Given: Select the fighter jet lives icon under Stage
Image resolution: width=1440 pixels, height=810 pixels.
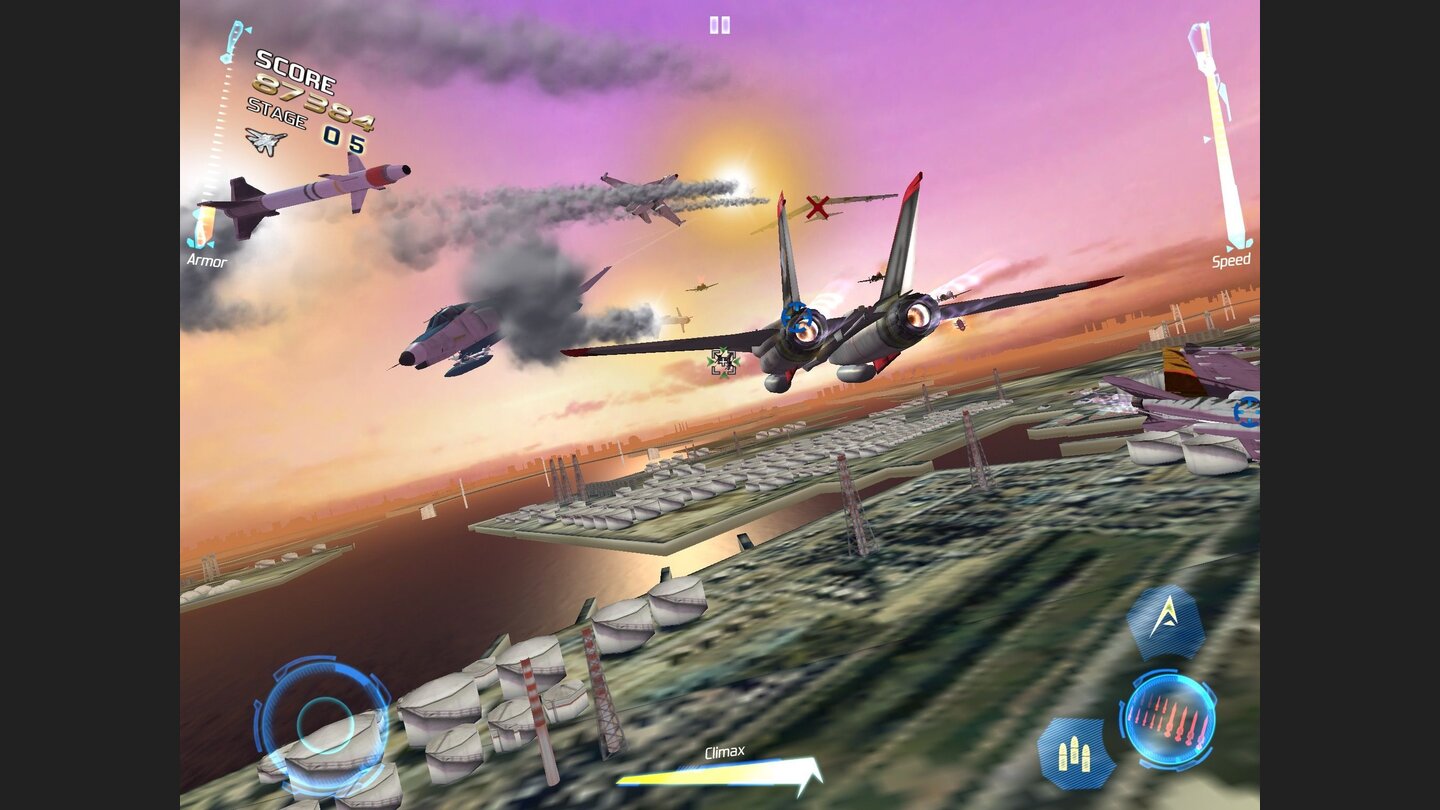Looking at the screenshot, I should coord(263,142).
